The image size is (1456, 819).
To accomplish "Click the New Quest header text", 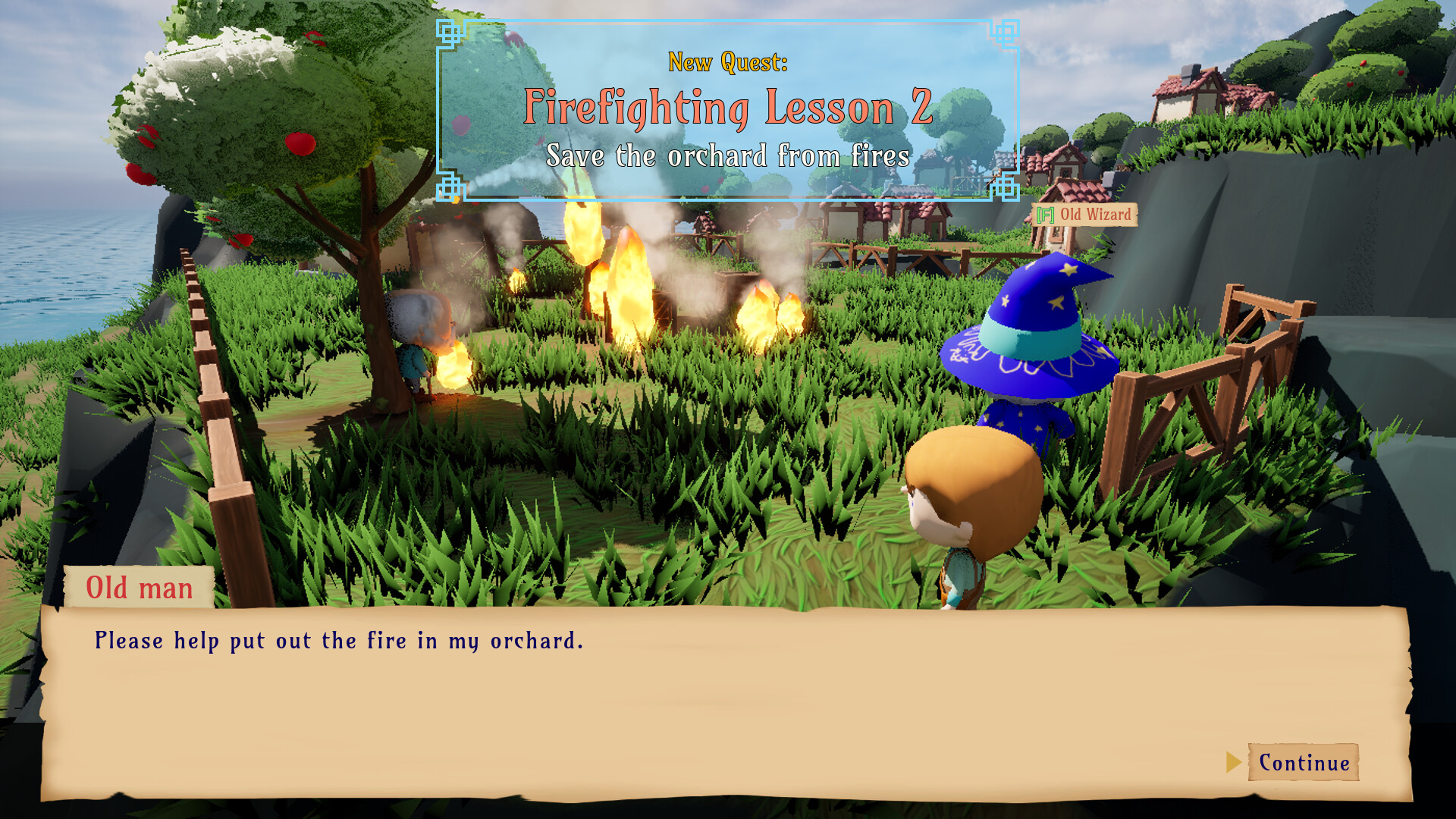I will point(728,63).
